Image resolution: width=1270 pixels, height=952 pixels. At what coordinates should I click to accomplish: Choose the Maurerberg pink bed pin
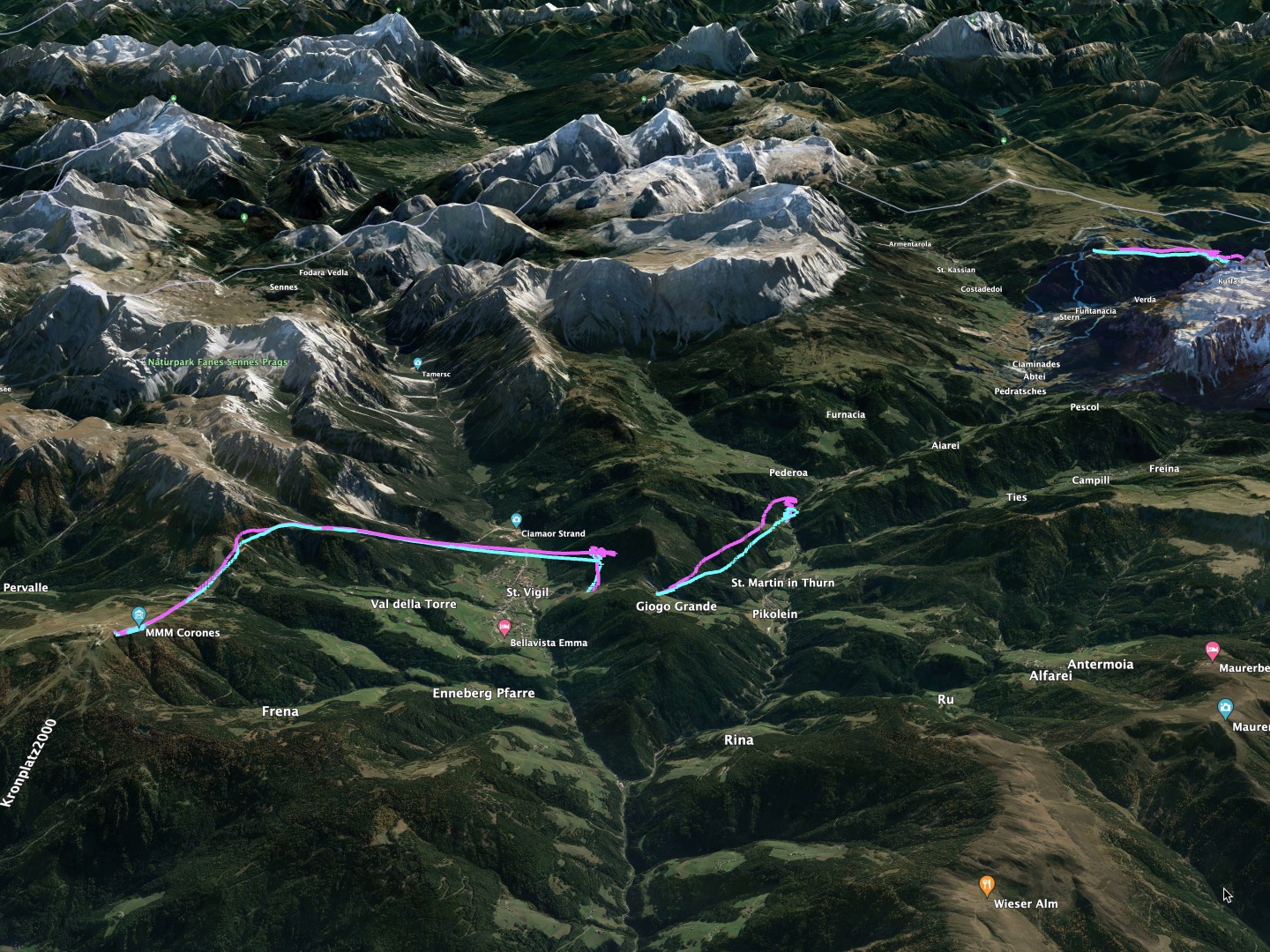click(1213, 651)
